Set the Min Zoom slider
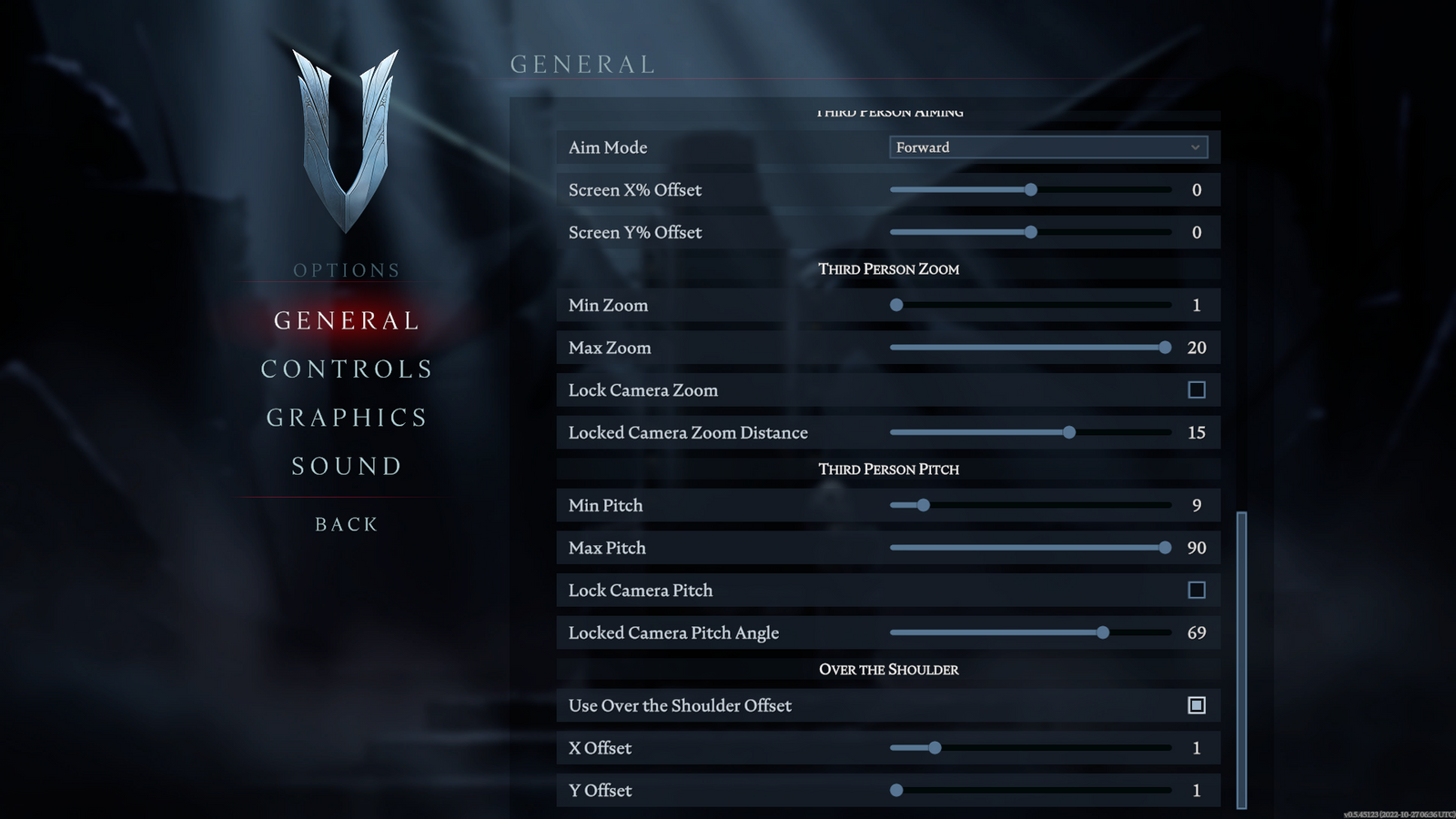 click(x=896, y=305)
